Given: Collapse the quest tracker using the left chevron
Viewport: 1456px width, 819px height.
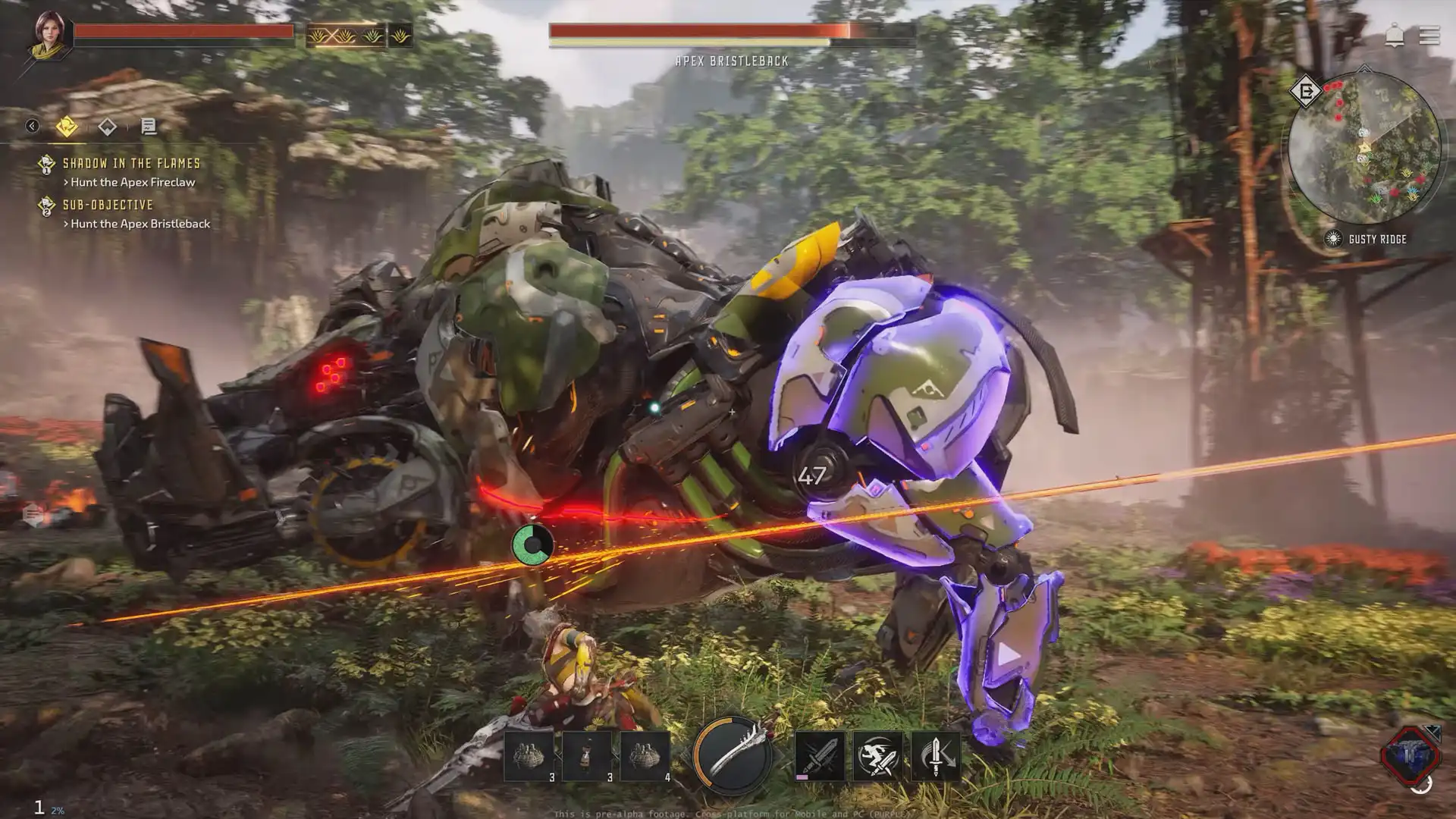Looking at the screenshot, I should click(31, 126).
